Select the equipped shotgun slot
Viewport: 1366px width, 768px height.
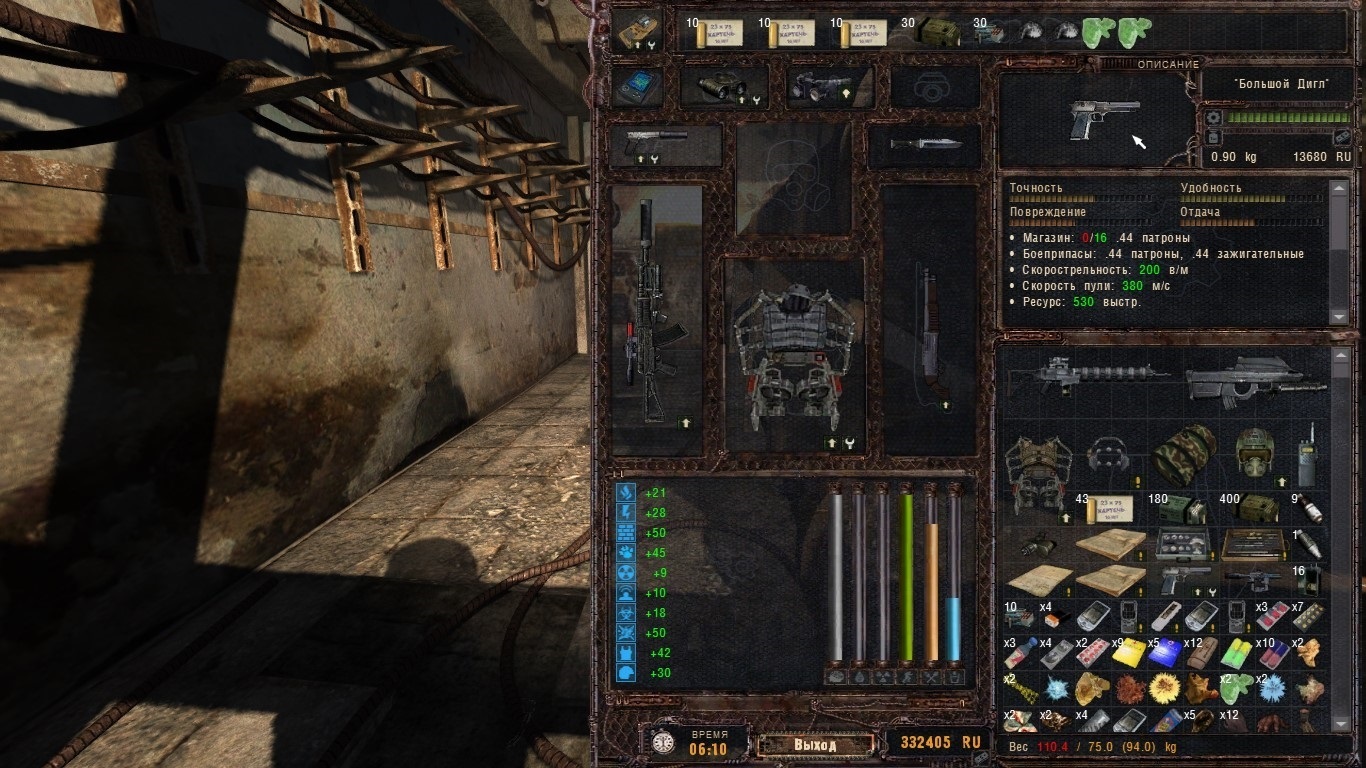(x=928, y=318)
